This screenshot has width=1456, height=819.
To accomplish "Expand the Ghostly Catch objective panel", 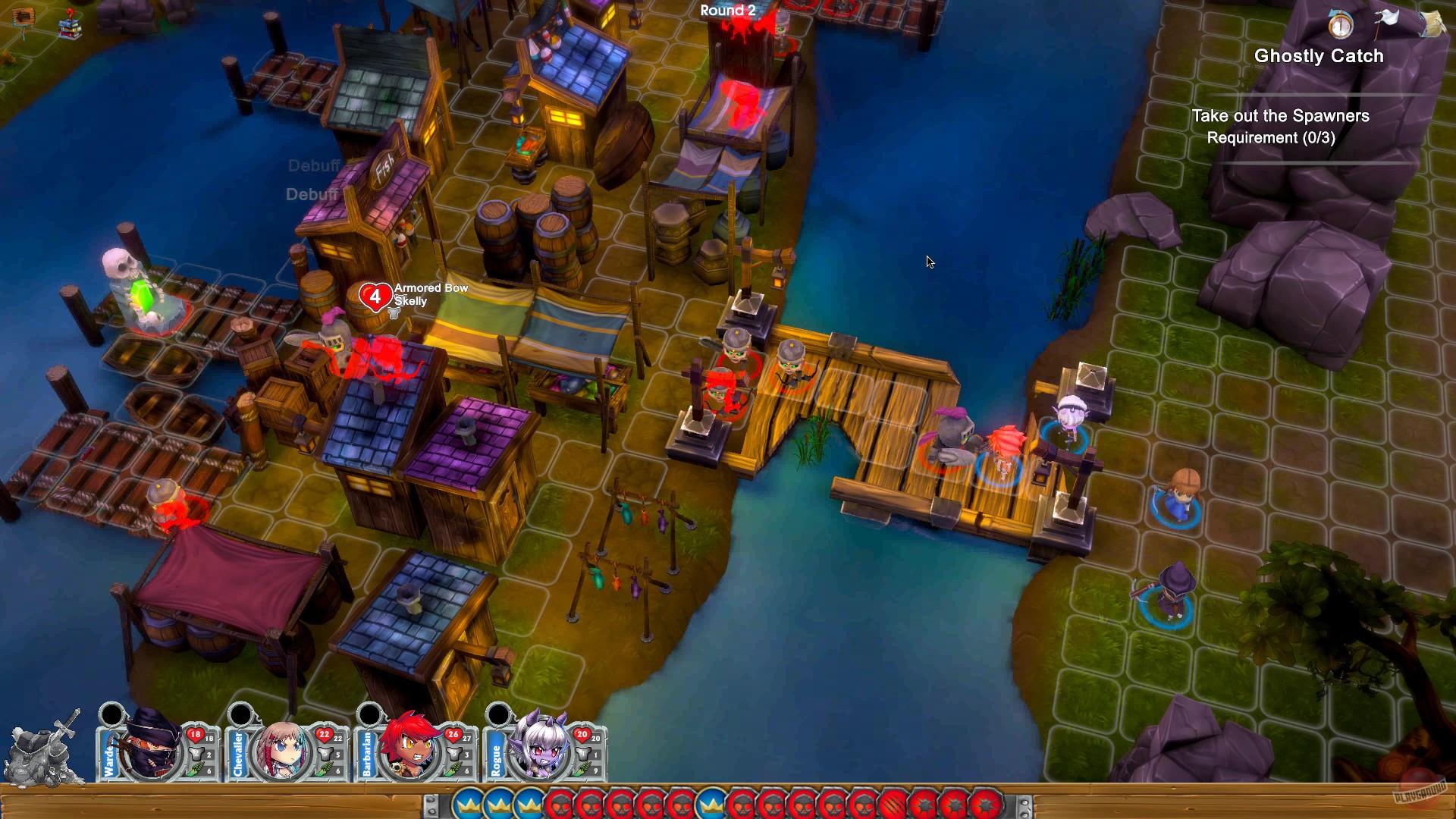I will 1319,56.
